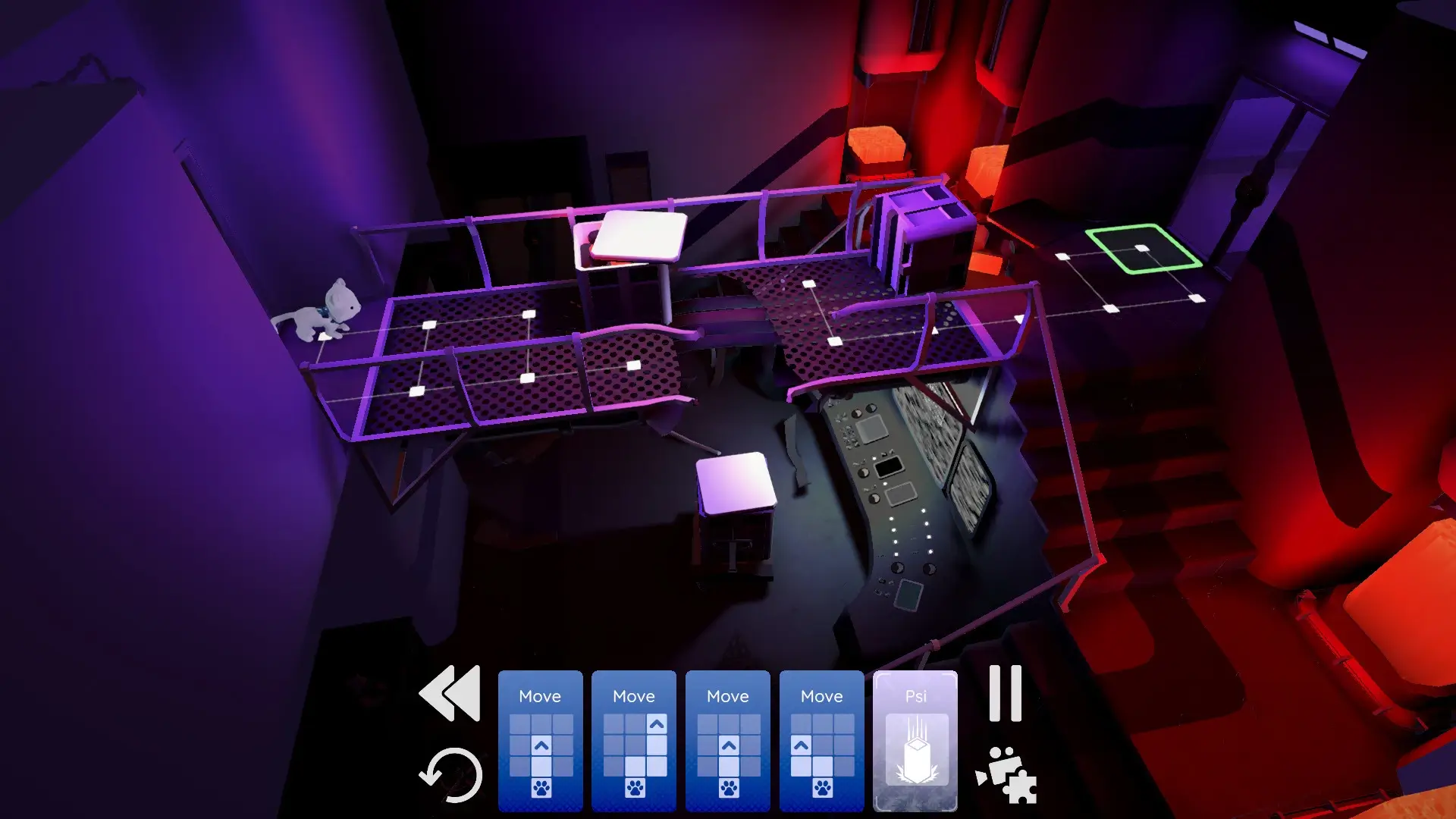The width and height of the screenshot is (1456, 819).
Task: Click the up arrow on the third Move card
Action: click(x=729, y=745)
